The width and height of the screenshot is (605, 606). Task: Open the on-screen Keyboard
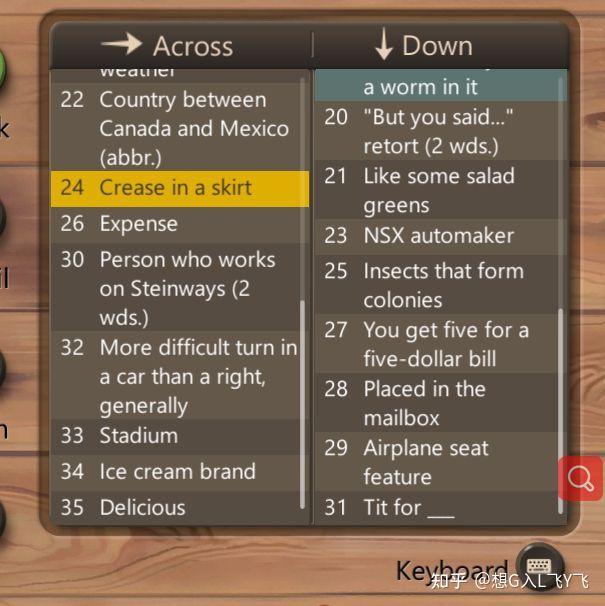tap(539, 566)
